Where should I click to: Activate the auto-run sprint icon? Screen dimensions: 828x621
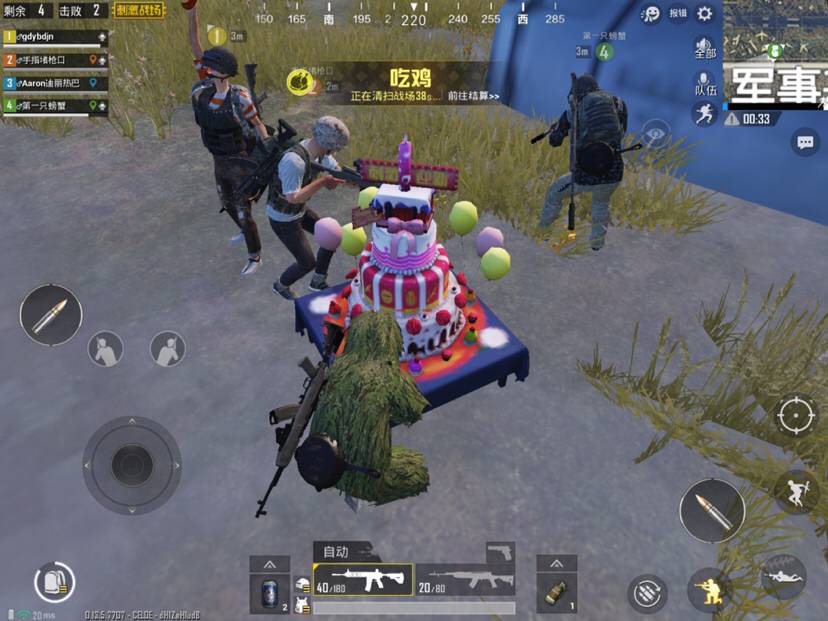click(704, 113)
